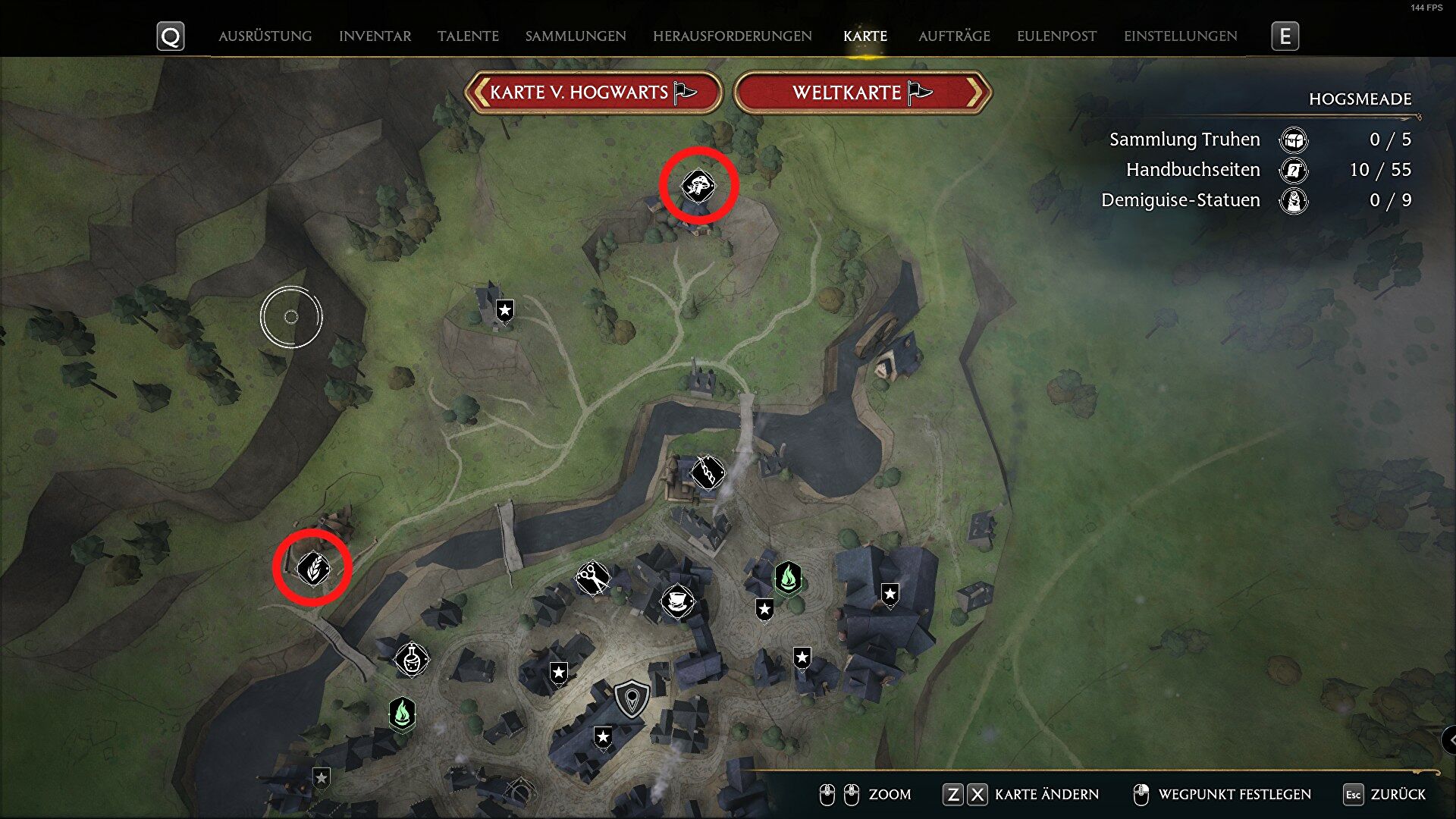The height and width of the screenshot is (819, 1456).
Task: Select the player position circle on the map
Action: click(292, 315)
